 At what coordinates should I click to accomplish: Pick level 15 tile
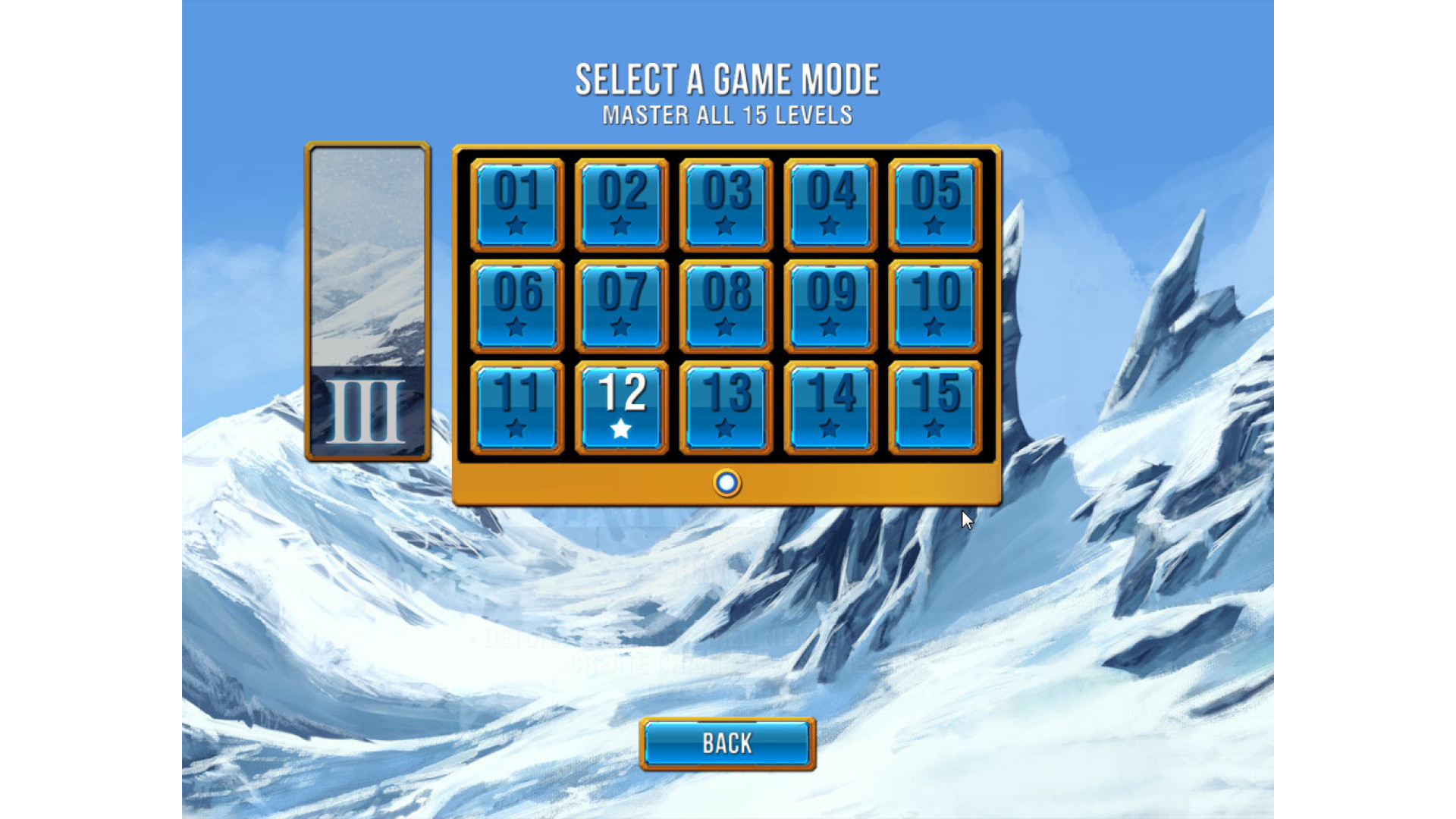tap(935, 408)
